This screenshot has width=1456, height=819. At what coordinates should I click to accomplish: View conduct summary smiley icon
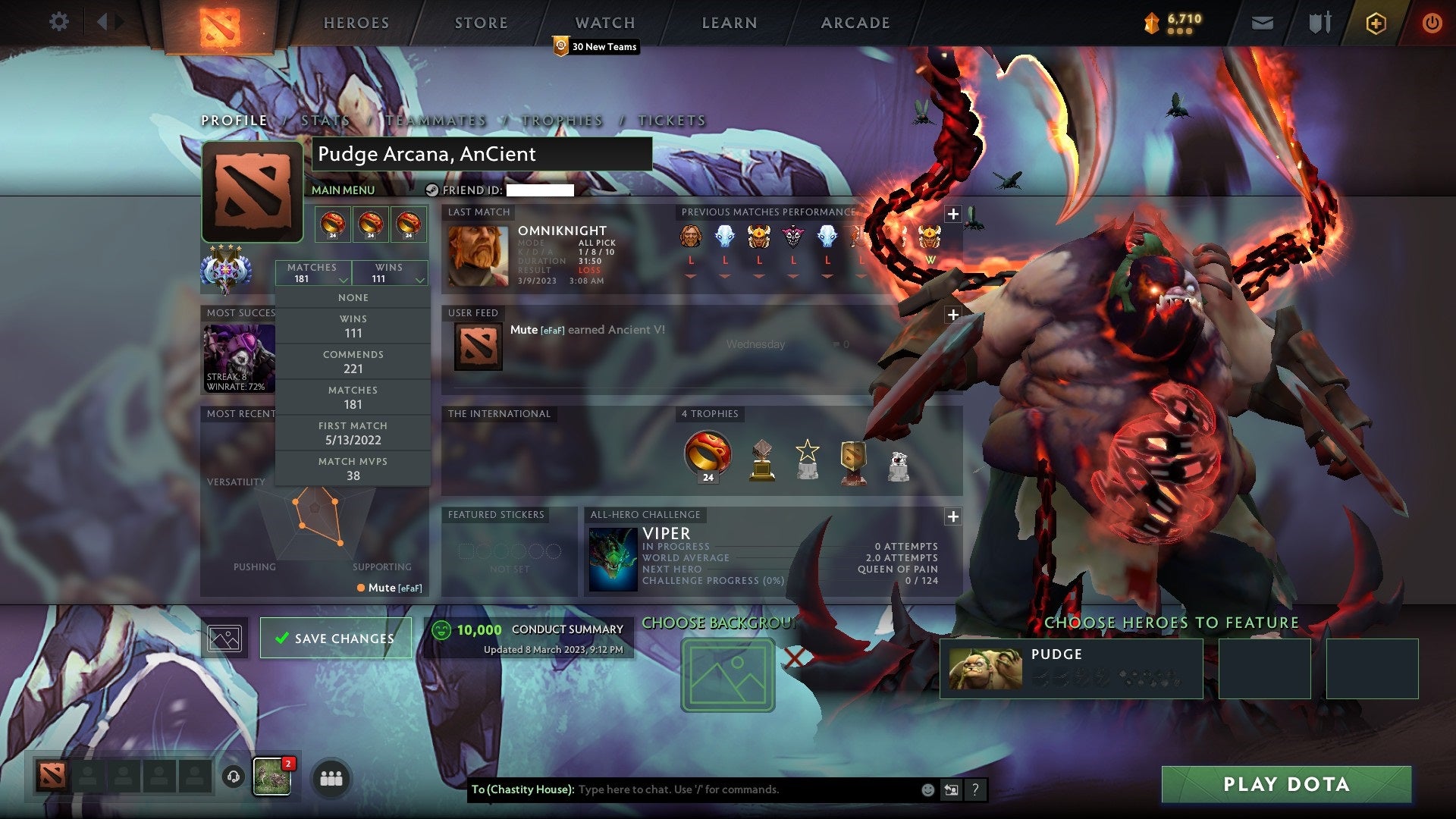(442, 629)
